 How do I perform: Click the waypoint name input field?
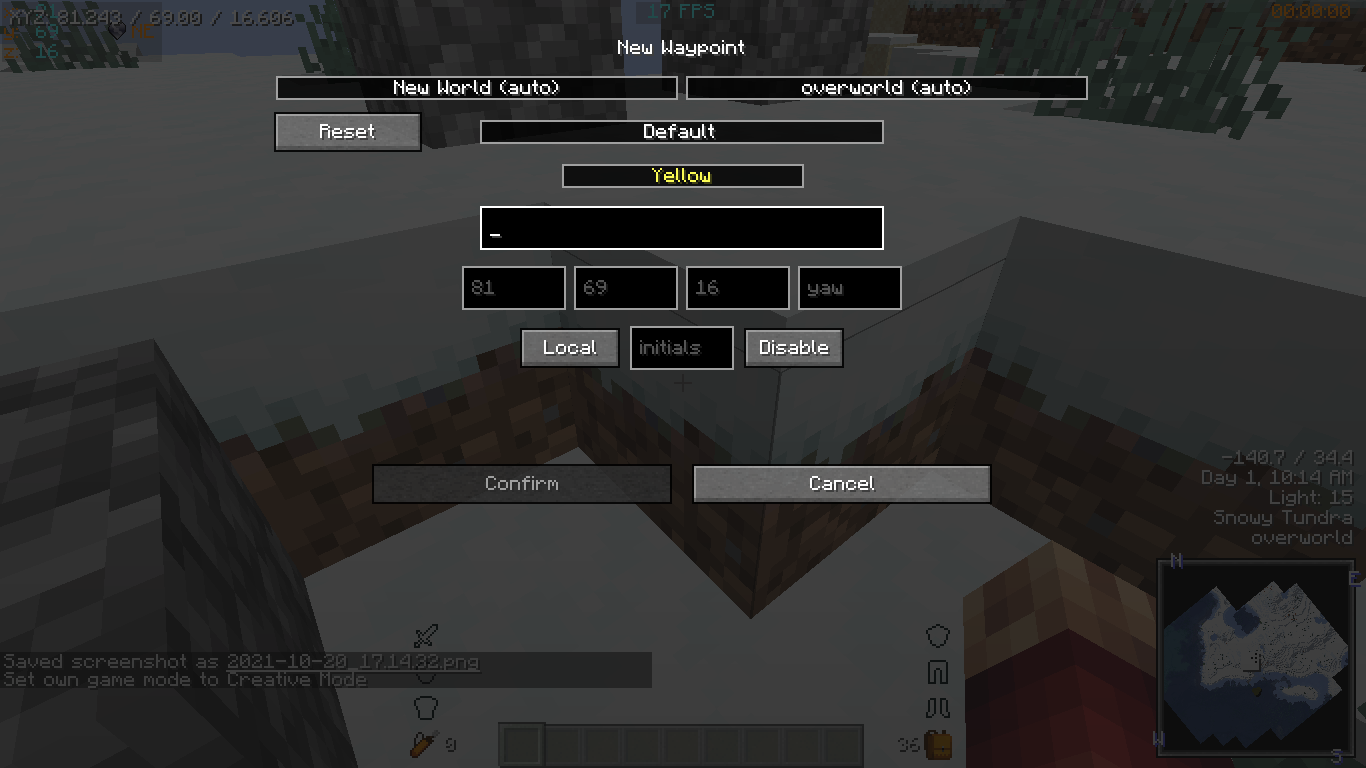(x=681, y=228)
